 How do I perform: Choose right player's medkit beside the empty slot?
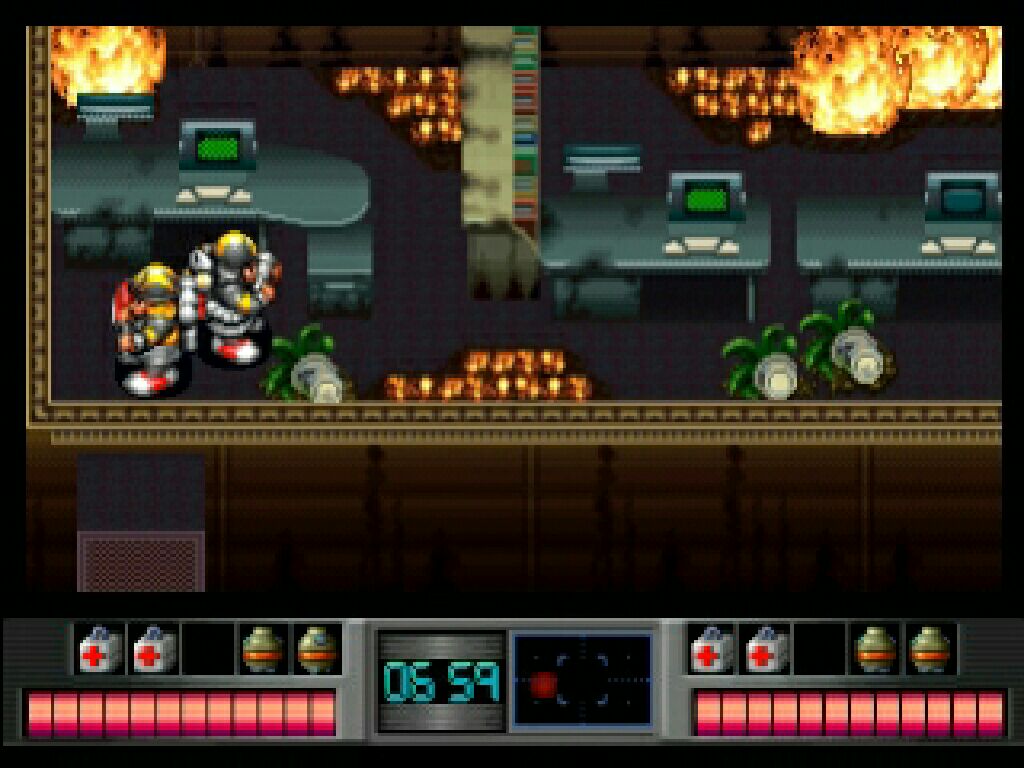(x=766, y=649)
